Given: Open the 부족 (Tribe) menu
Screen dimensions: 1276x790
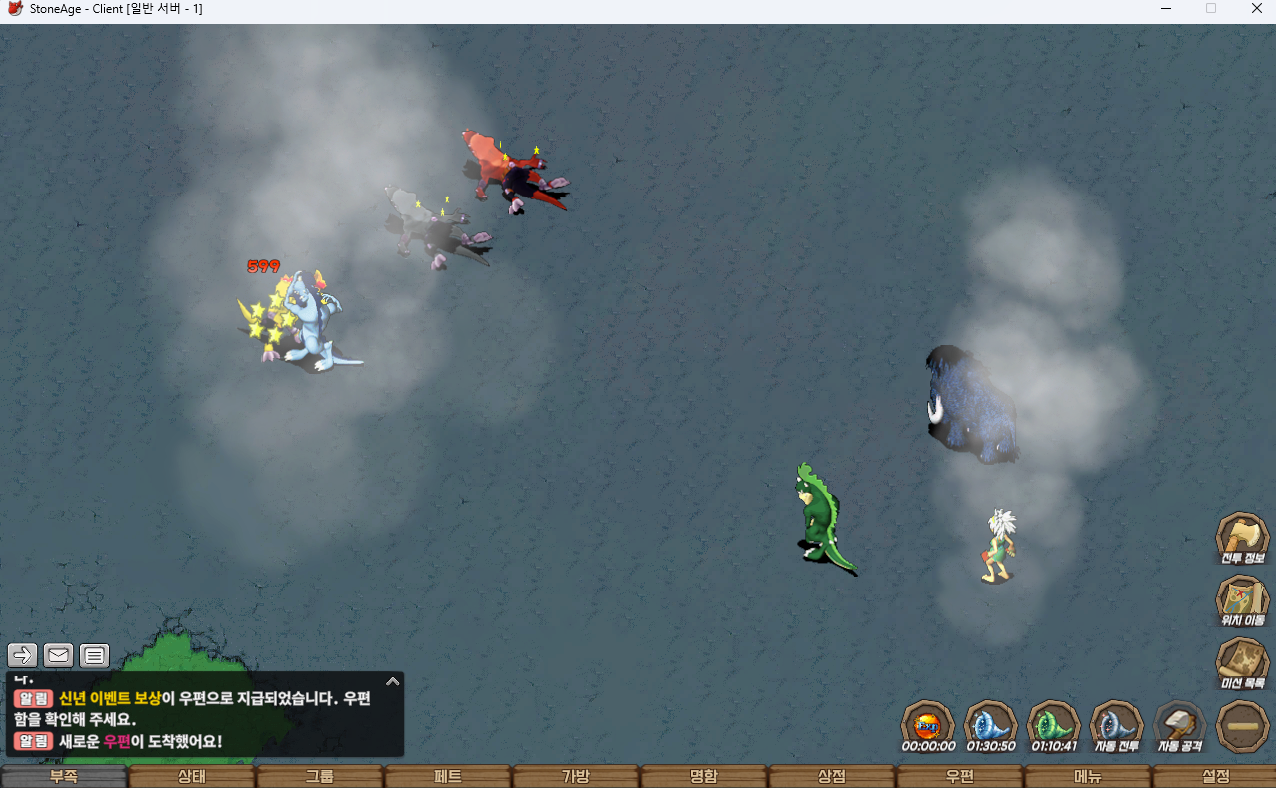Looking at the screenshot, I should click(x=64, y=777).
